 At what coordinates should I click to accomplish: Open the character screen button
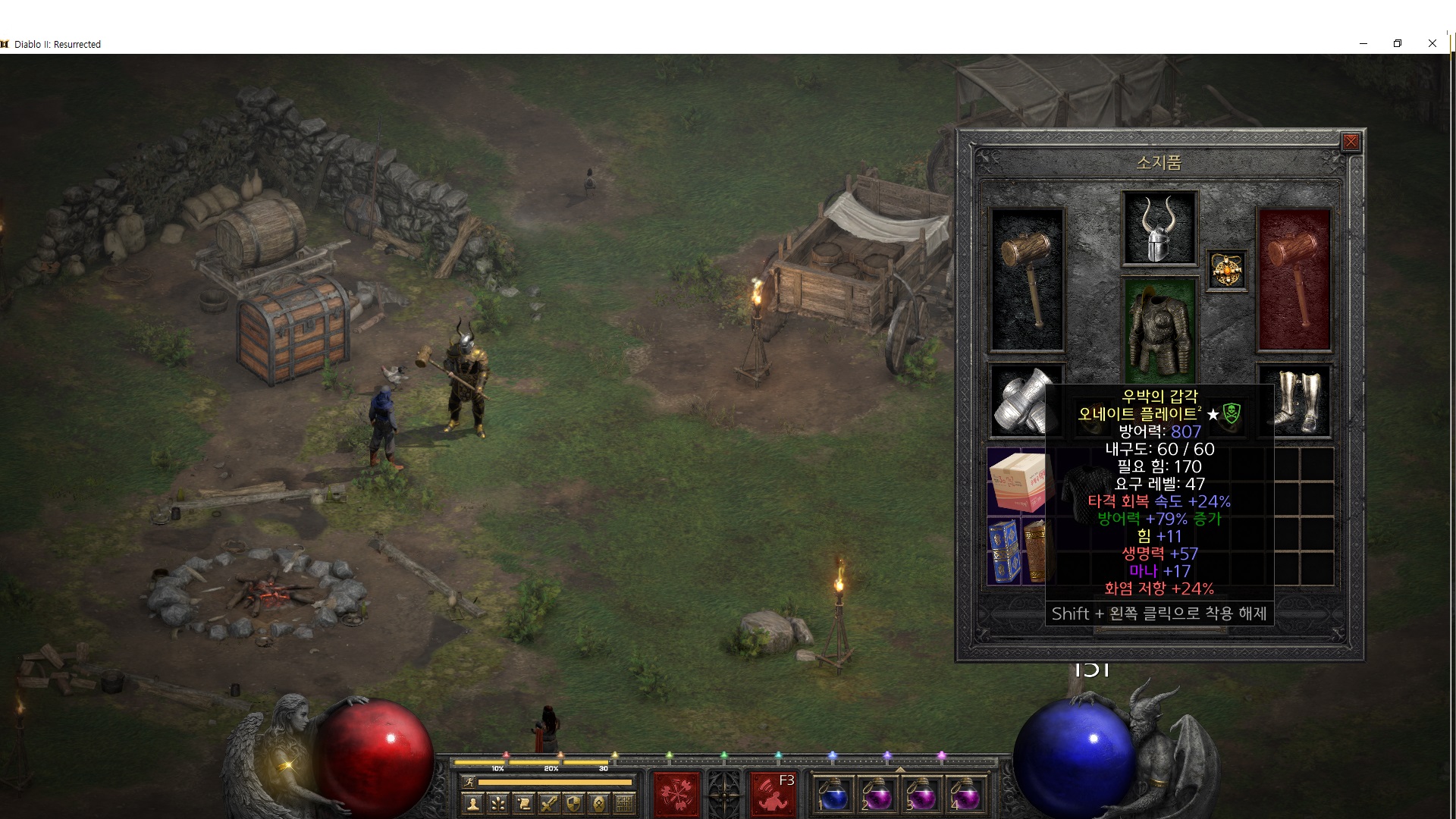coord(473,803)
